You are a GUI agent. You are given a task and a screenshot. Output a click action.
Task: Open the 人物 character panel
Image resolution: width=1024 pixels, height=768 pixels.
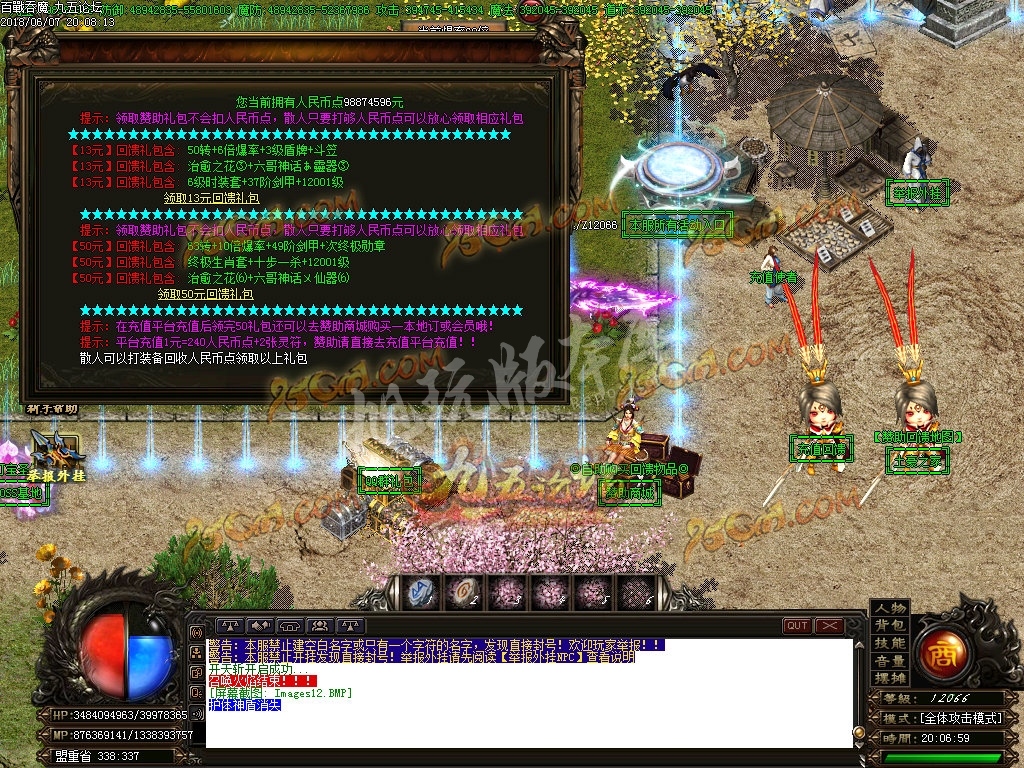pyautogui.click(x=889, y=608)
